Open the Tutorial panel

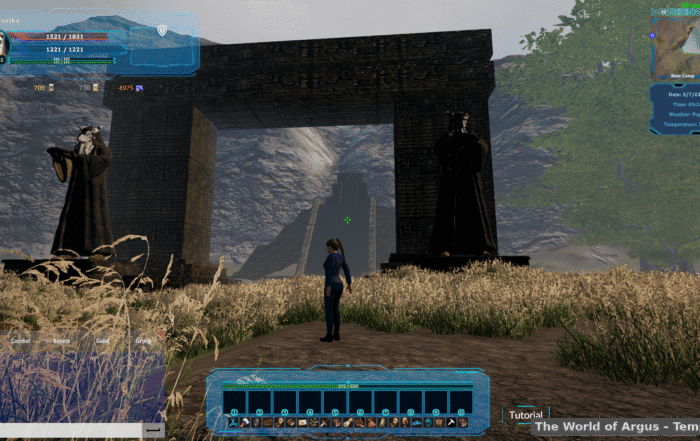point(526,415)
